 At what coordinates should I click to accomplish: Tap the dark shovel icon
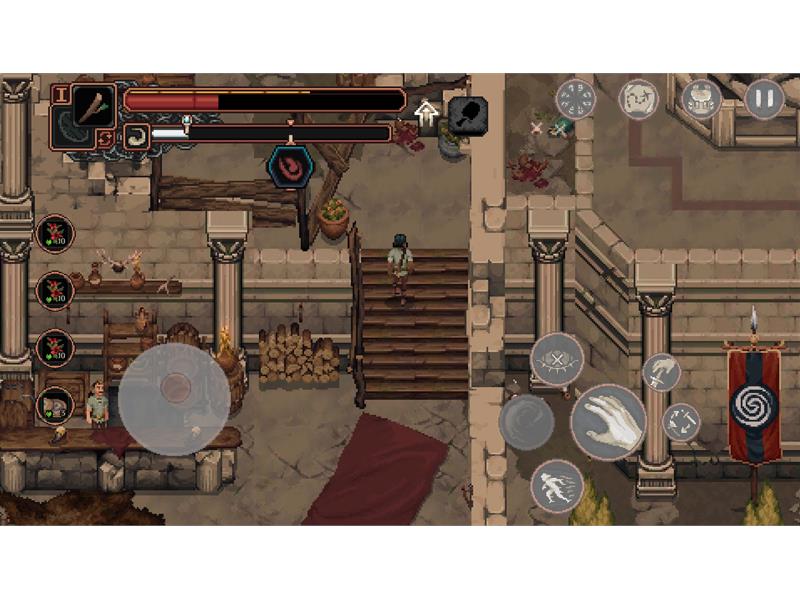(467, 114)
